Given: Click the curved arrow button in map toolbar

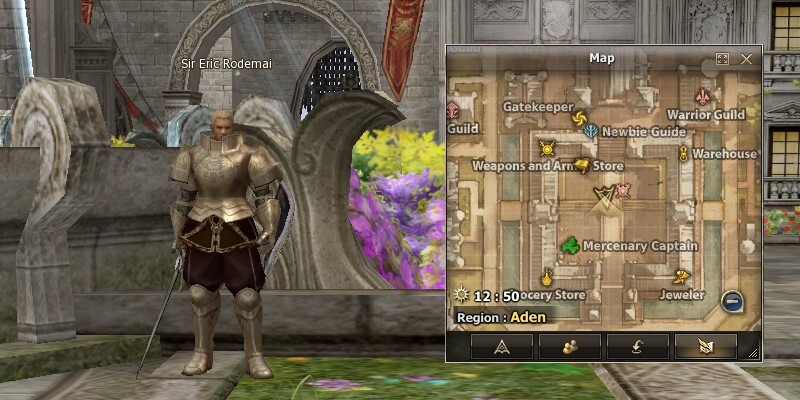Looking at the screenshot, I should click(x=637, y=347).
